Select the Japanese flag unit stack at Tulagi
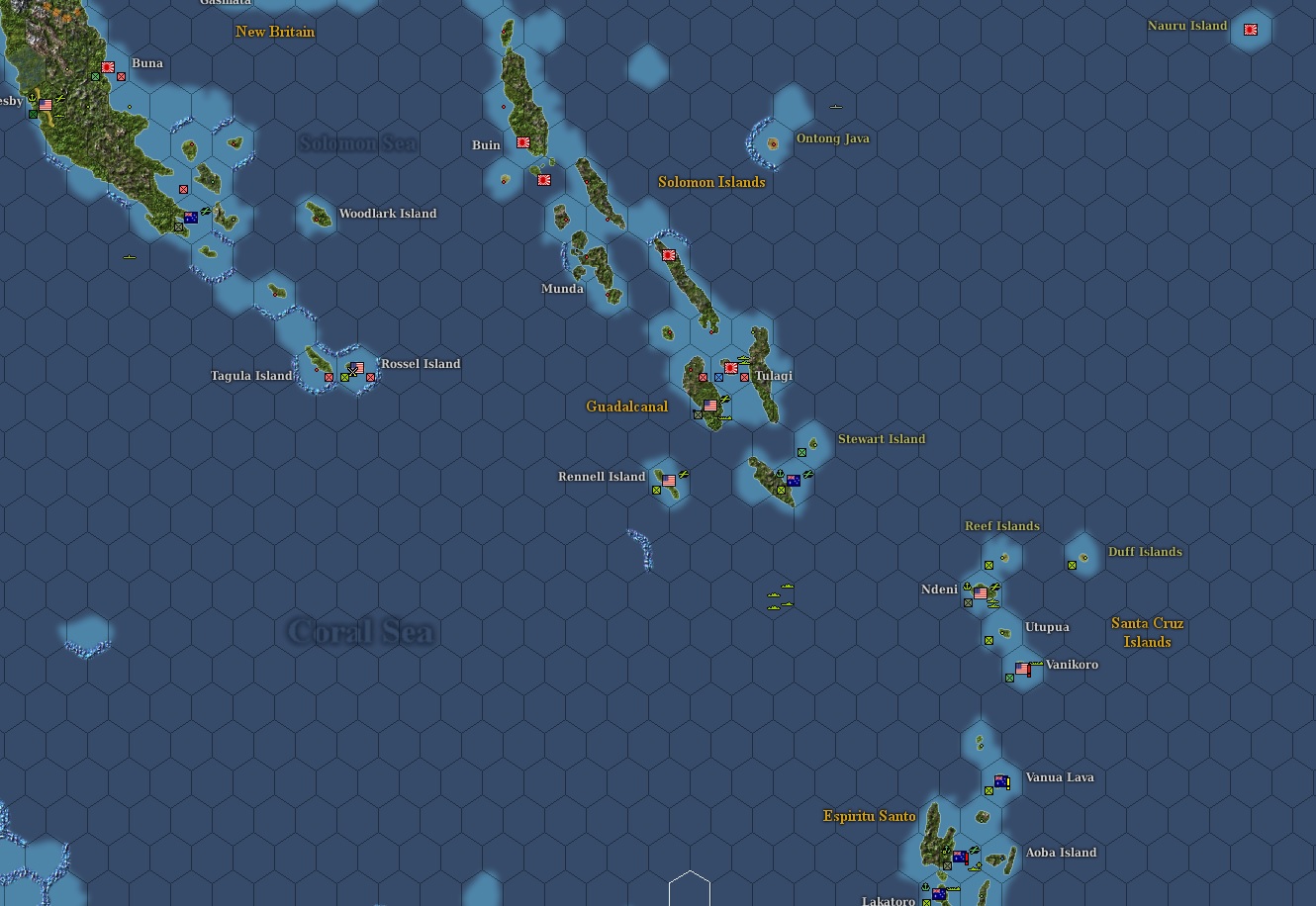The height and width of the screenshot is (906, 1316). tap(730, 368)
